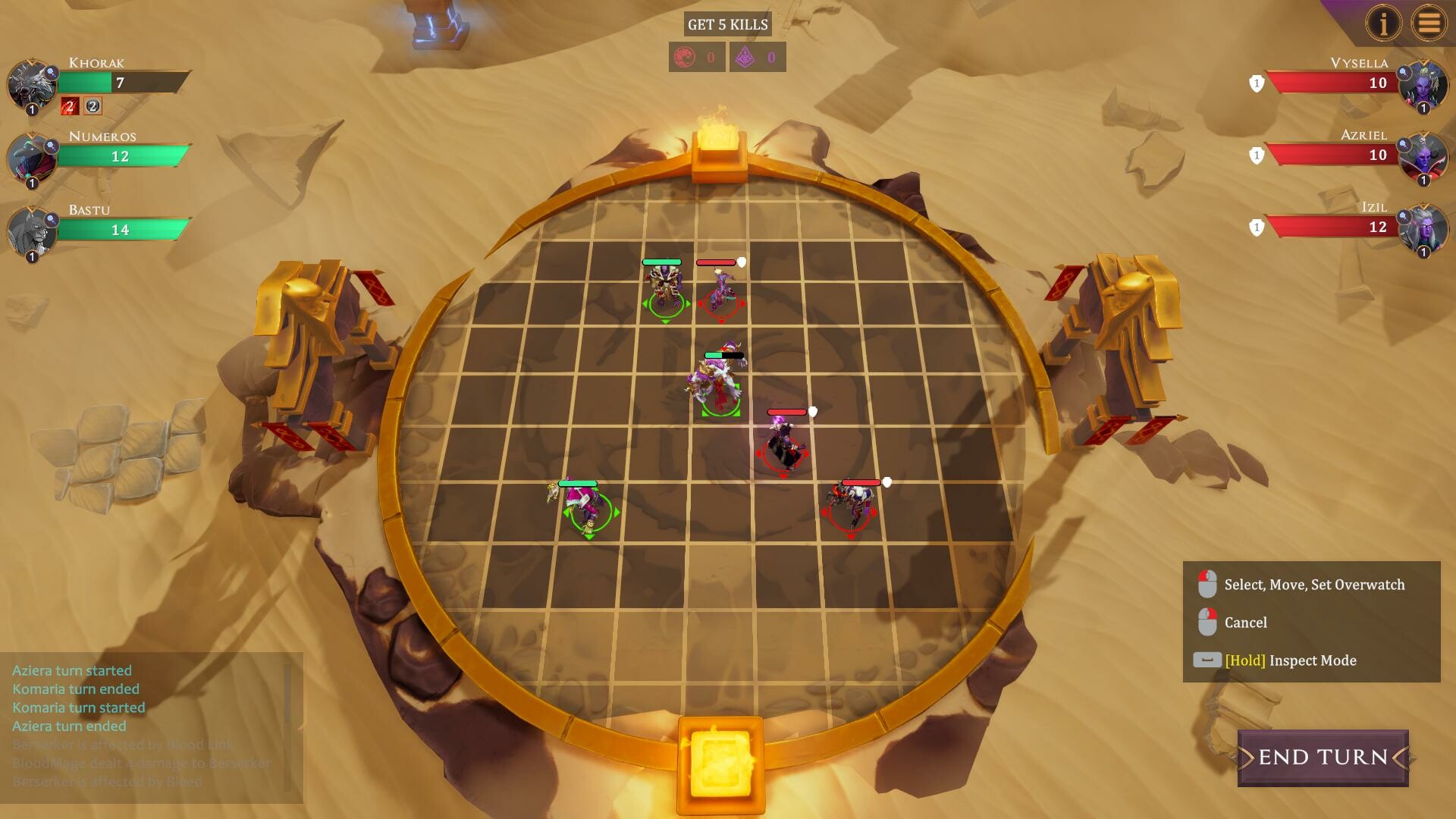Click the Inspect Mode keyboard hint entry

pos(1289,660)
